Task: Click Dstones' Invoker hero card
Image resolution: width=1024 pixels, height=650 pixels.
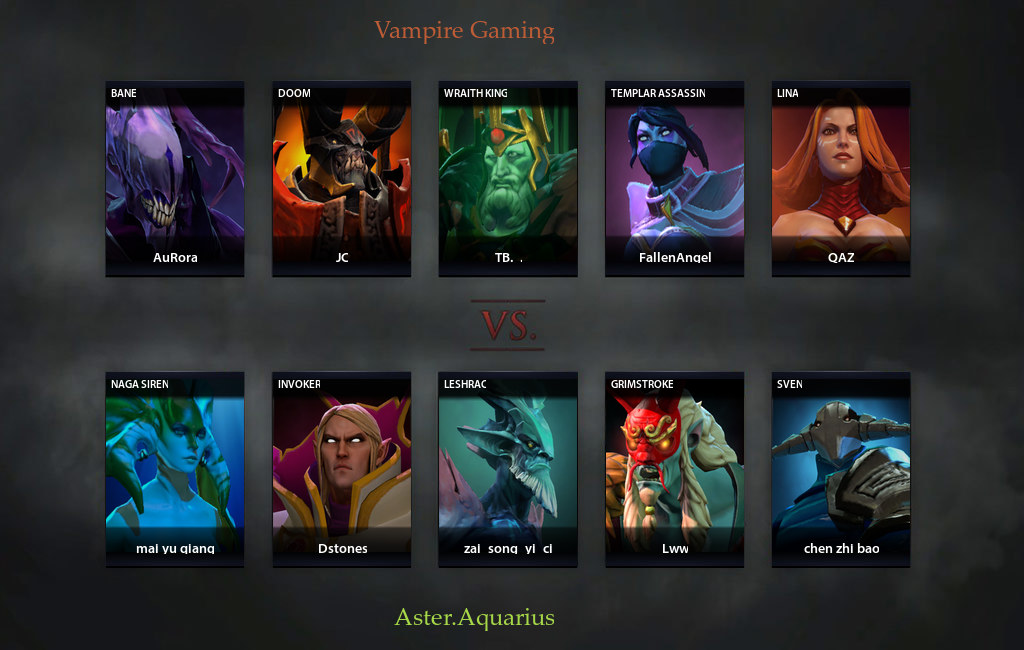Action: pyautogui.click(x=342, y=469)
